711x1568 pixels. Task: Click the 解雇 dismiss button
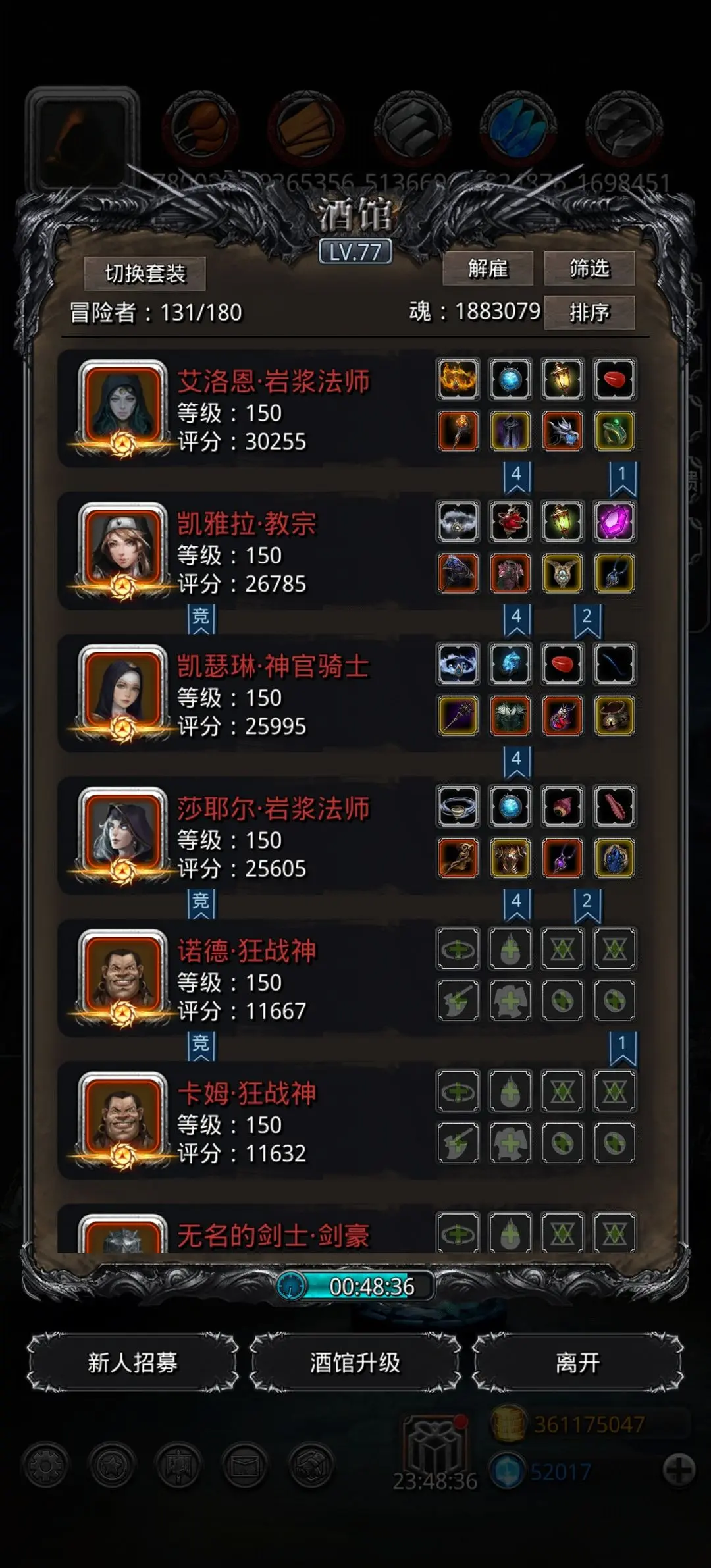pyautogui.click(x=488, y=269)
